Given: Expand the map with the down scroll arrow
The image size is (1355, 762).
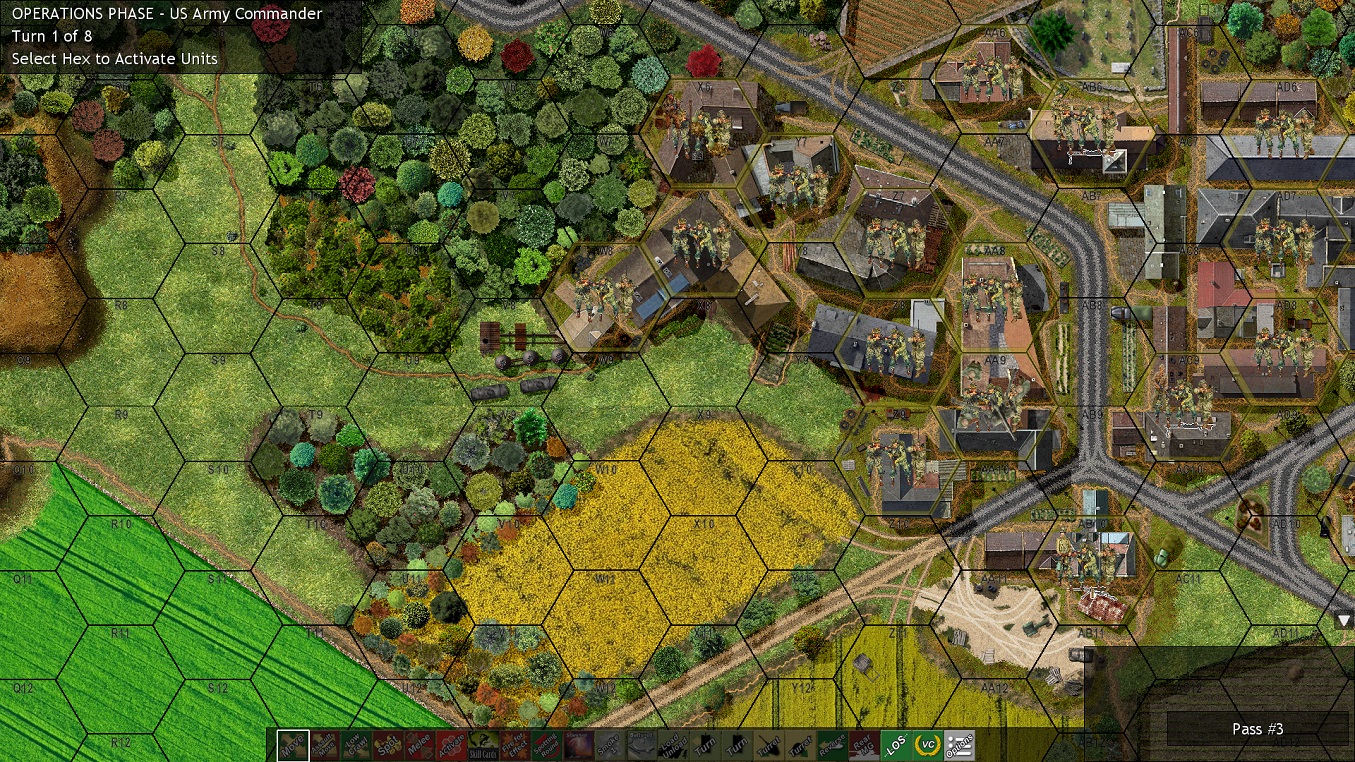Looking at the screenshot, I should click(x=1344, y=622).
